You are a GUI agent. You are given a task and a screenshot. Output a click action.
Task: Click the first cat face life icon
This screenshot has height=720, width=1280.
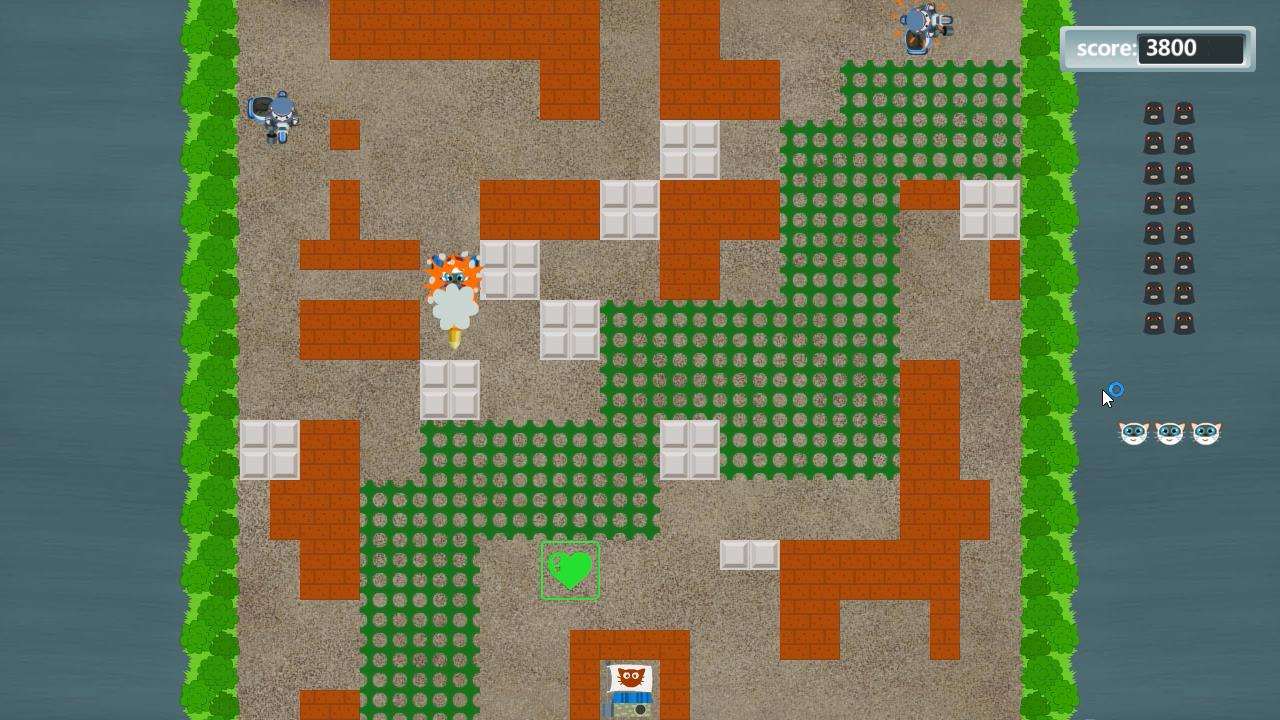[x=1133, y=432]
